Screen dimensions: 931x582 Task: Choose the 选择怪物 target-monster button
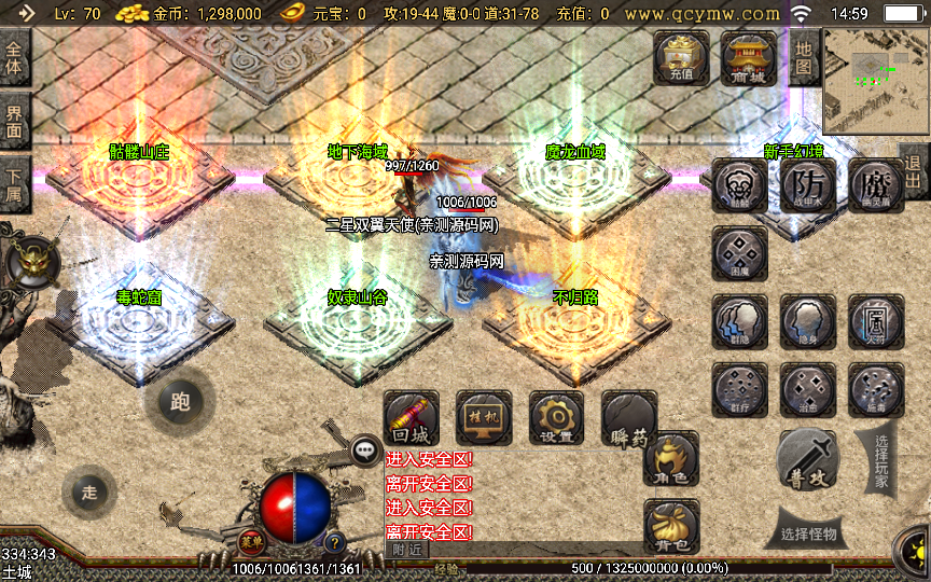(810, 533)
